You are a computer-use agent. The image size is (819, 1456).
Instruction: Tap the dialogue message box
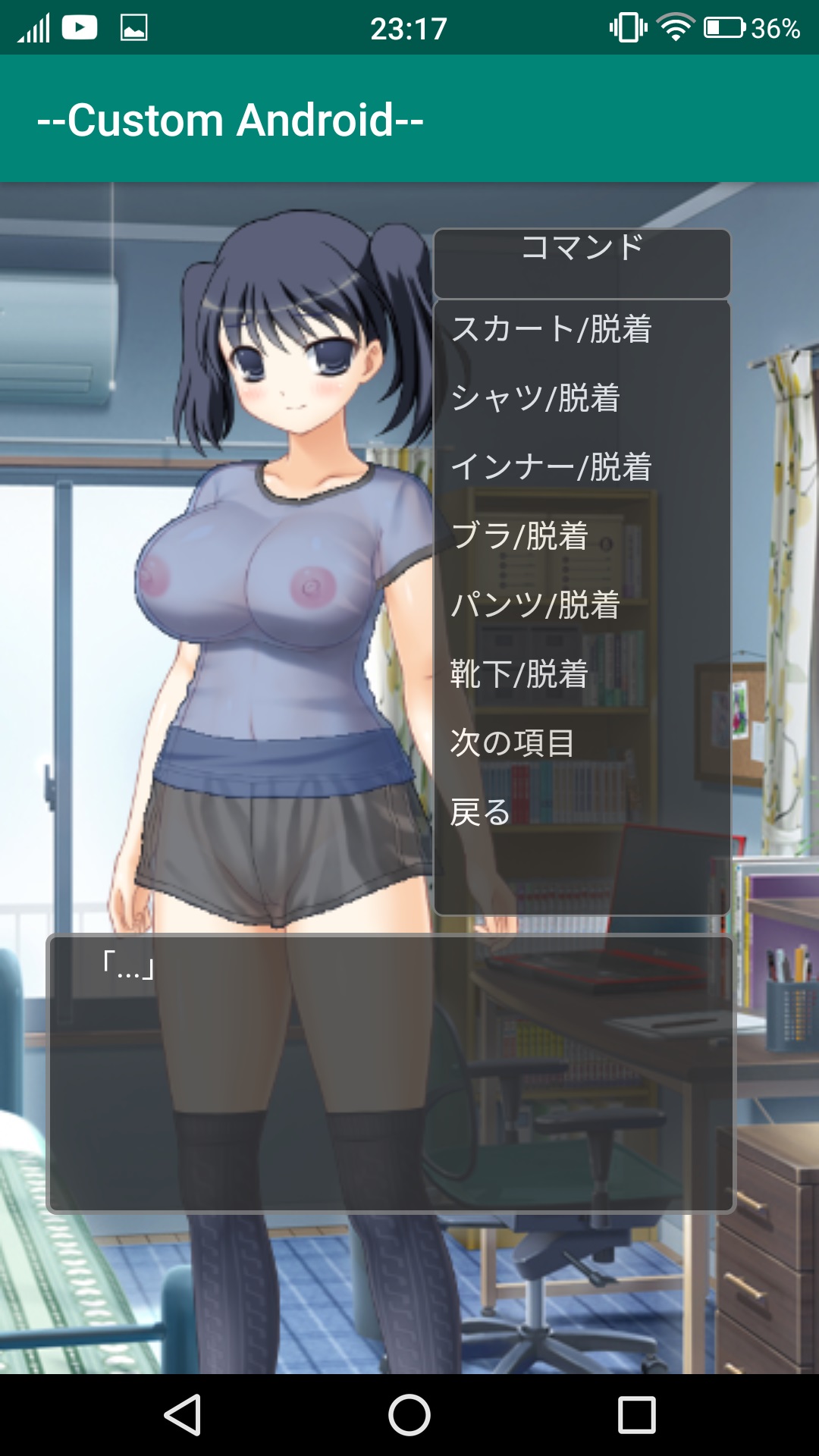point(391,1073)
